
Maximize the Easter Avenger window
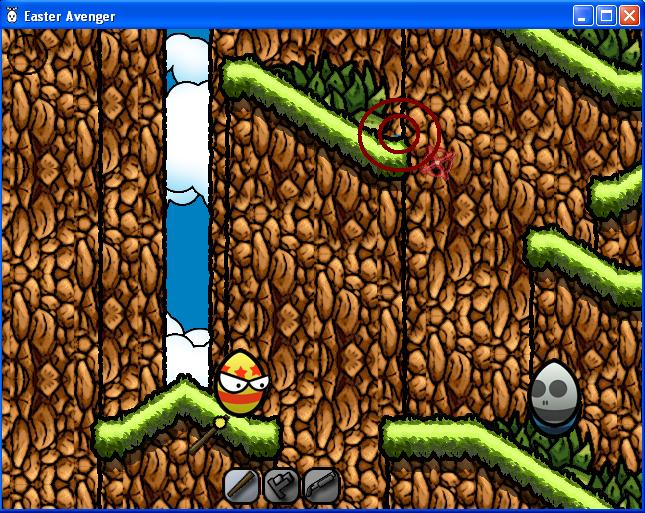pyautogui.click(x=606, y=15)
